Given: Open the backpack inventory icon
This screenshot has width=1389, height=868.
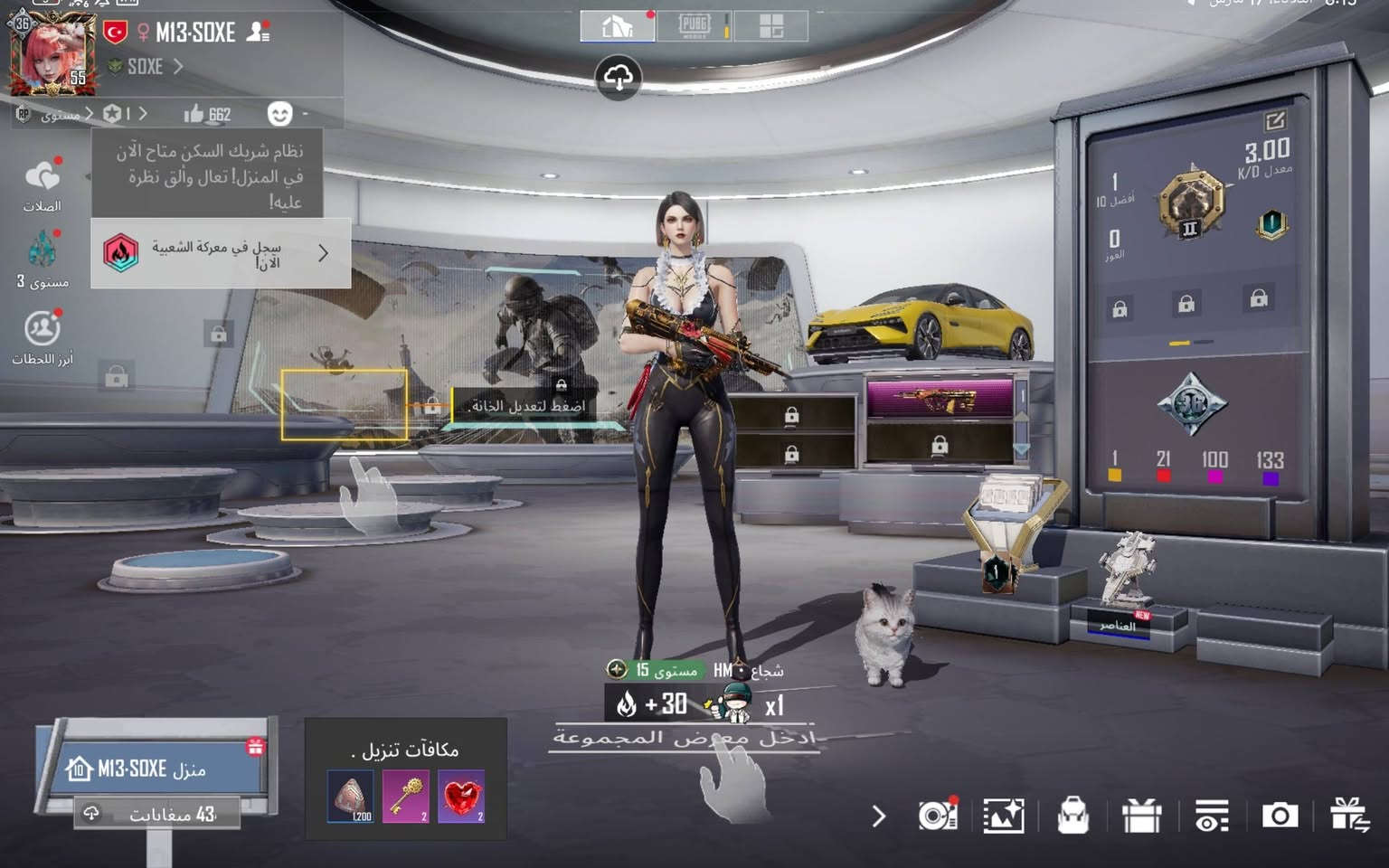Looking at the screenshot, I should coord(1072,816).
